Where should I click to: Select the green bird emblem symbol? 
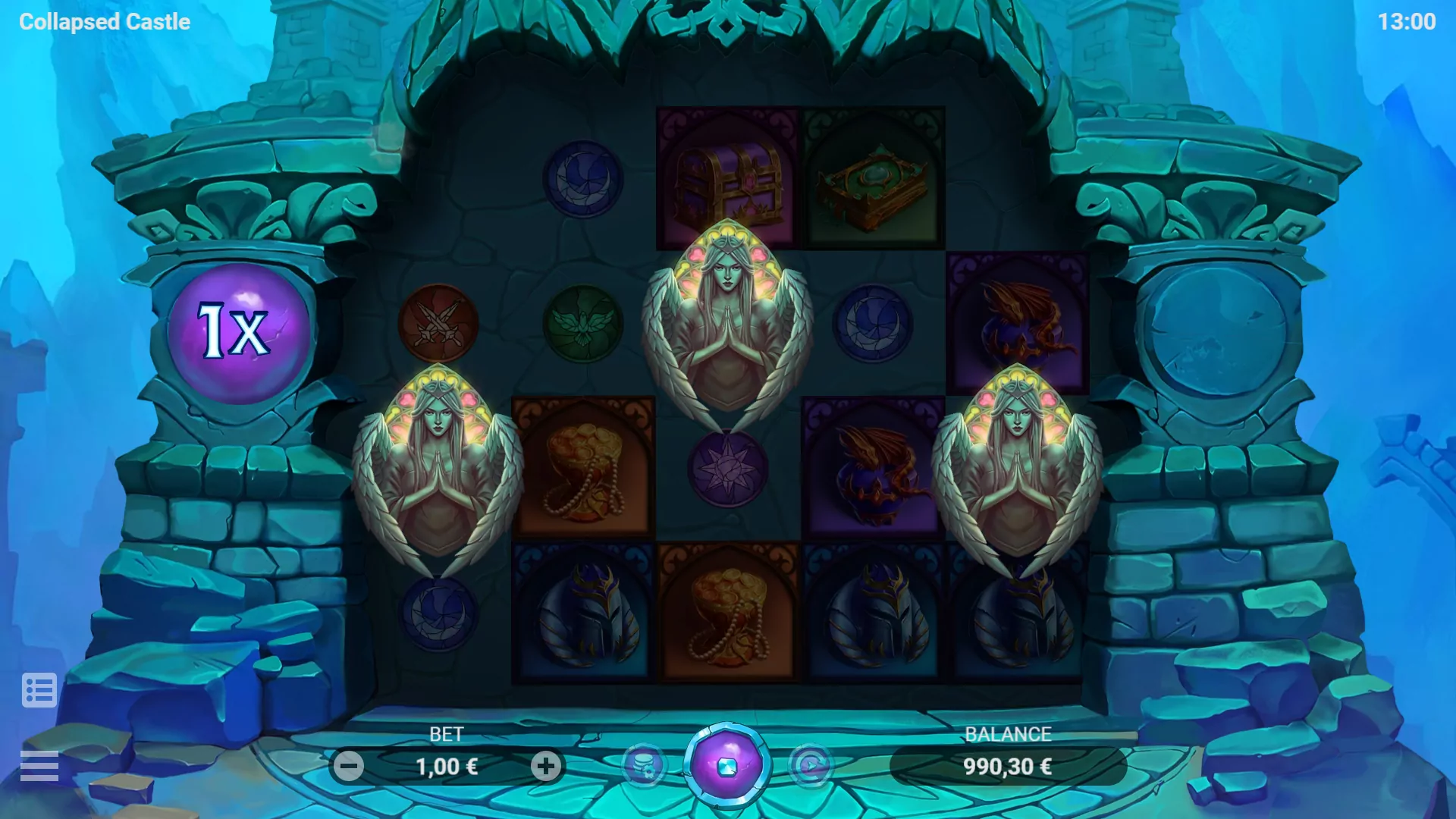point(584,326)
